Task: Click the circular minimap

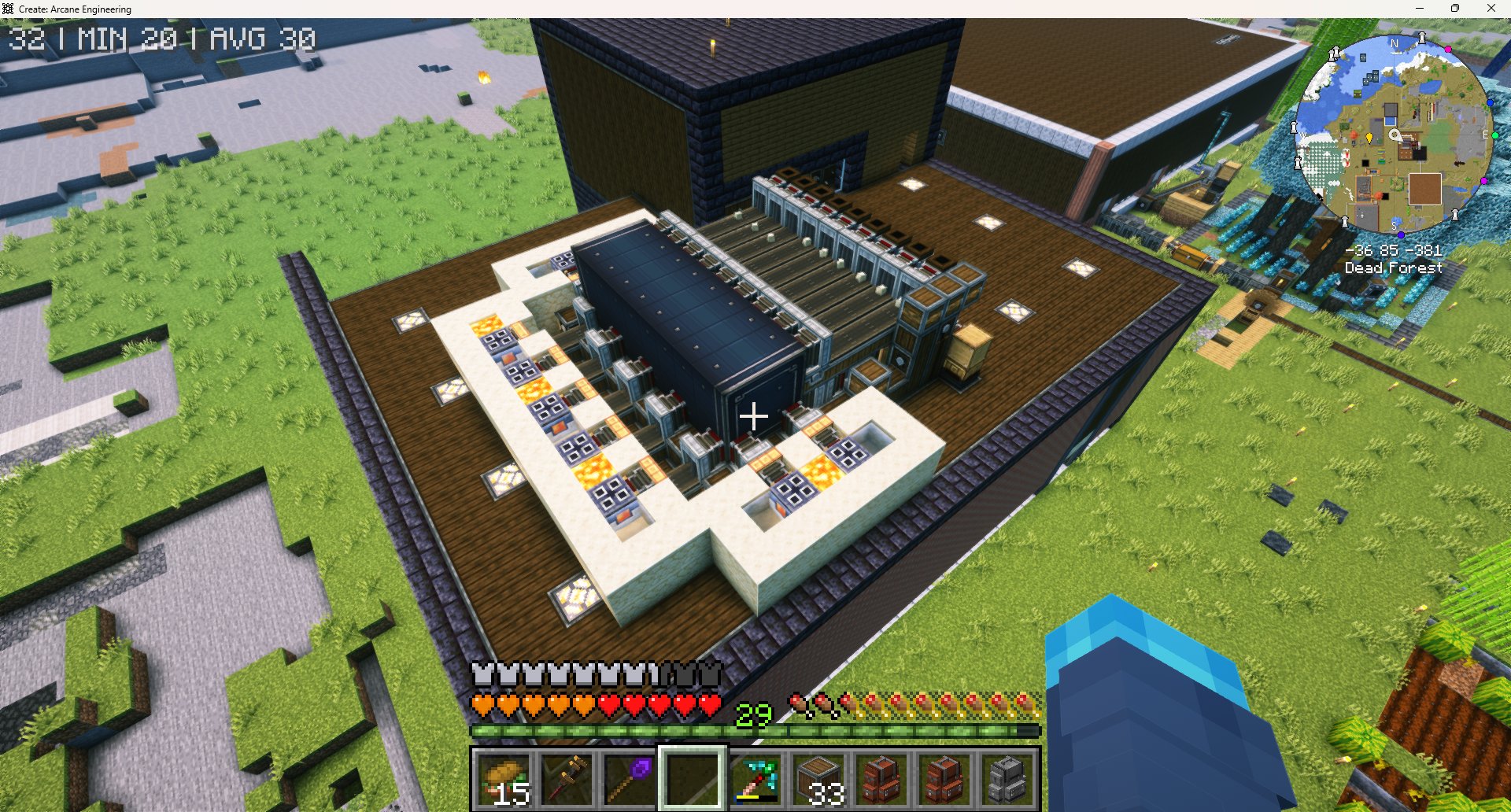Action: (x=1394, y=134)
